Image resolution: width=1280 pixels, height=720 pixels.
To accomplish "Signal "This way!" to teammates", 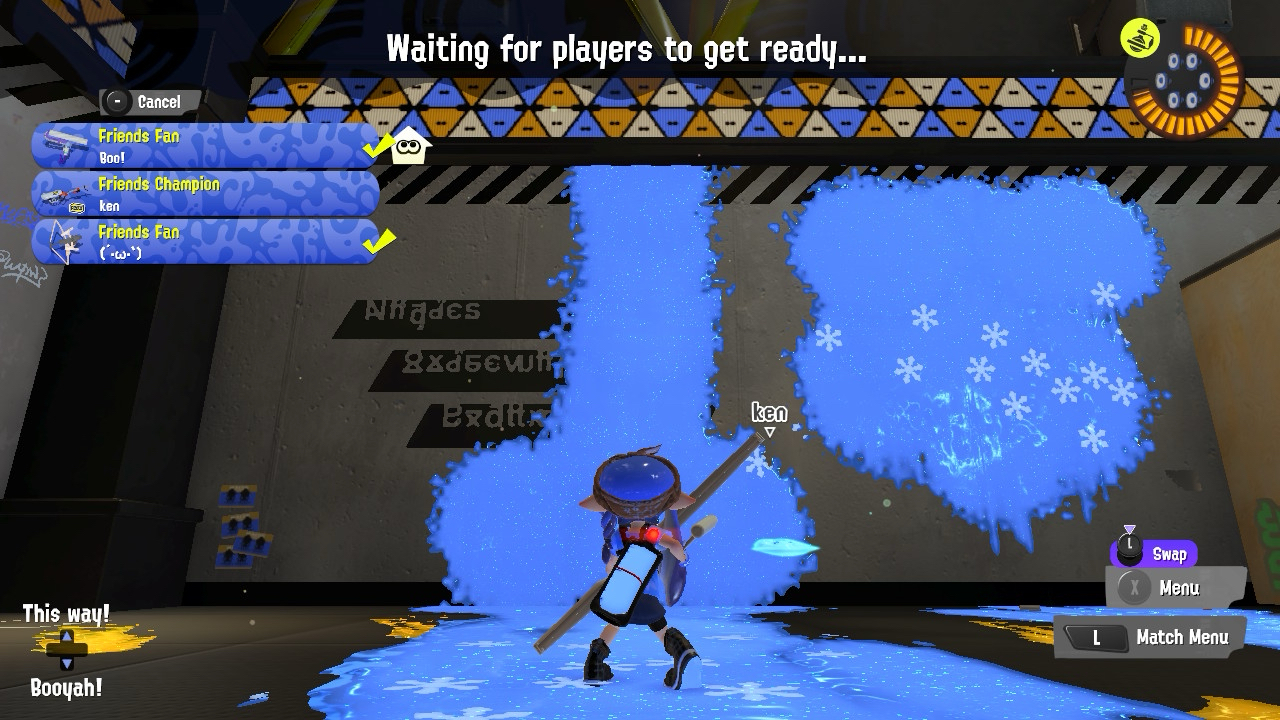I will tap(66, 614).
